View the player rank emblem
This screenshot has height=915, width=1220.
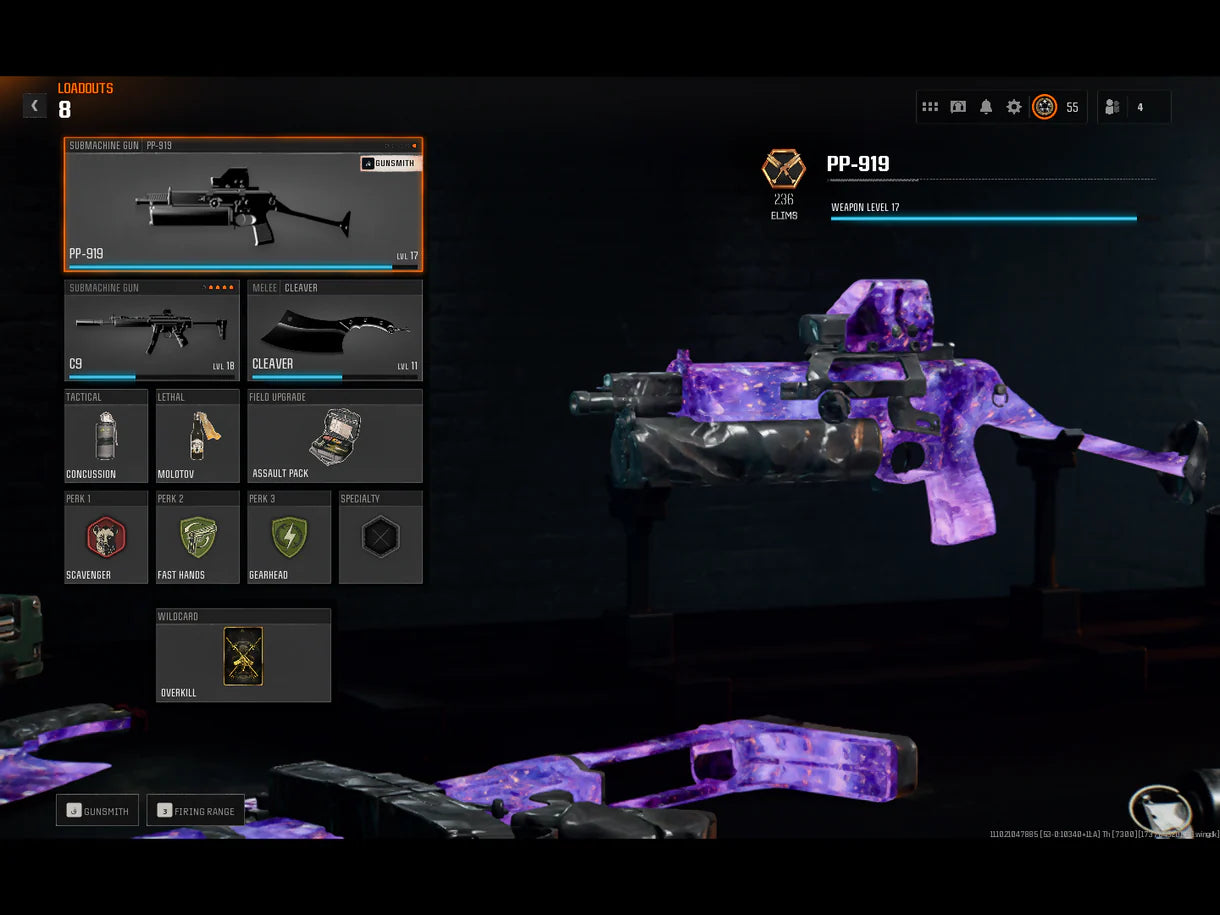(x=1044, y=107)
